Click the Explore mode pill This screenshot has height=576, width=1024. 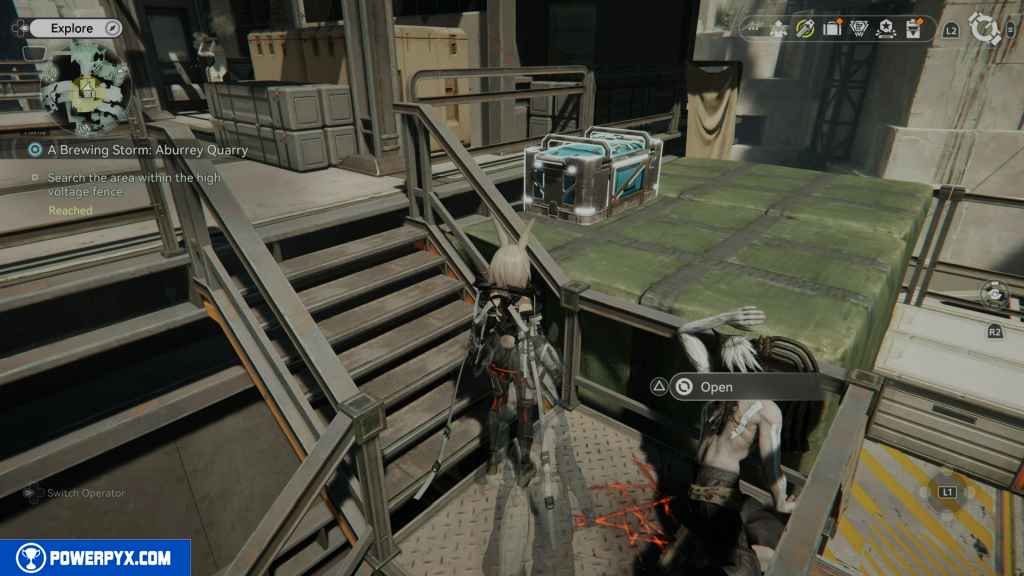[71, 29]
